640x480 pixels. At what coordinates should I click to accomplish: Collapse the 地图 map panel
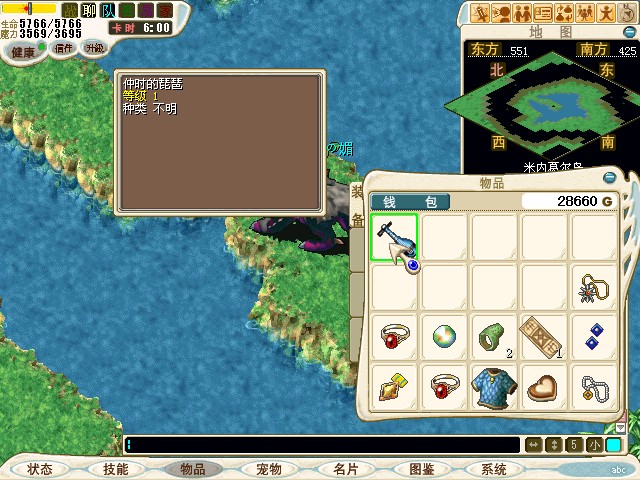624,31
